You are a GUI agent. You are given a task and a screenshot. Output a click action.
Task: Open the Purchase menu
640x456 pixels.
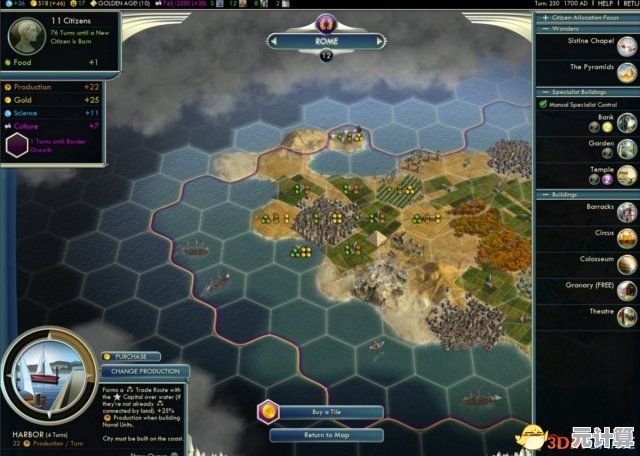point(130,356)
